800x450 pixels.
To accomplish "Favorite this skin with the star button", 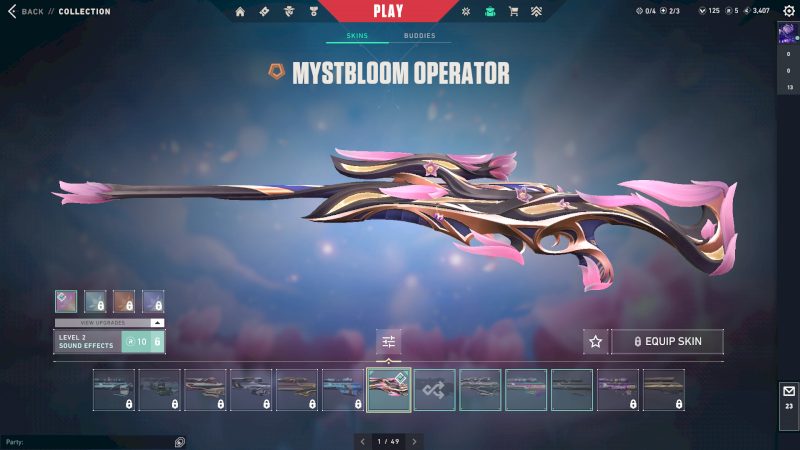I will point(595,342).
